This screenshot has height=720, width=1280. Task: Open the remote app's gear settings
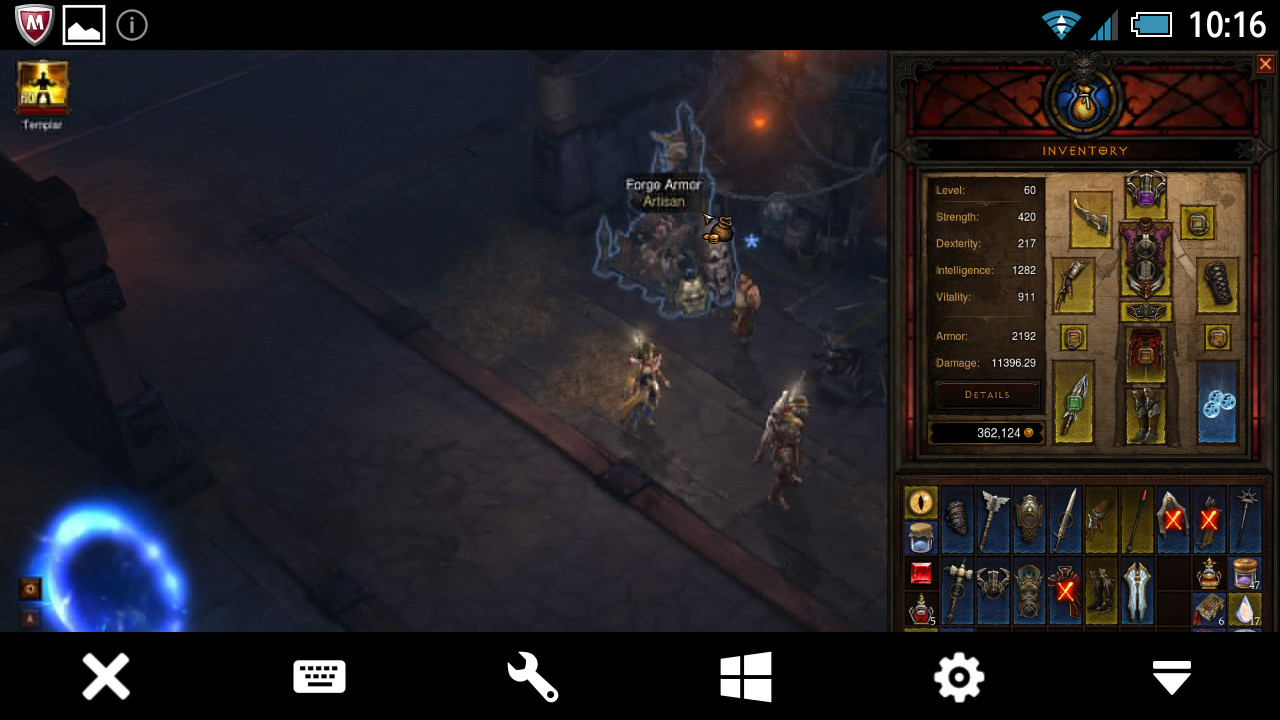tap(958, 677)
